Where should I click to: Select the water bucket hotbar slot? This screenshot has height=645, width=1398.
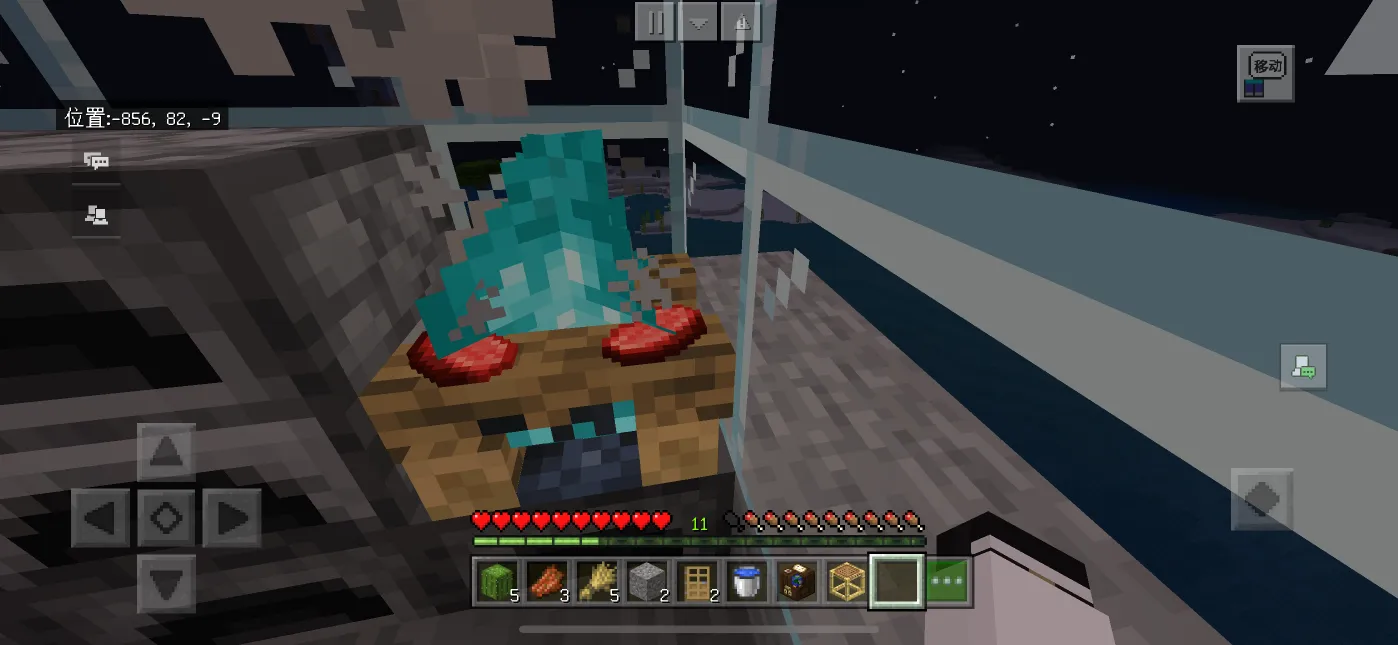point(747,582)
